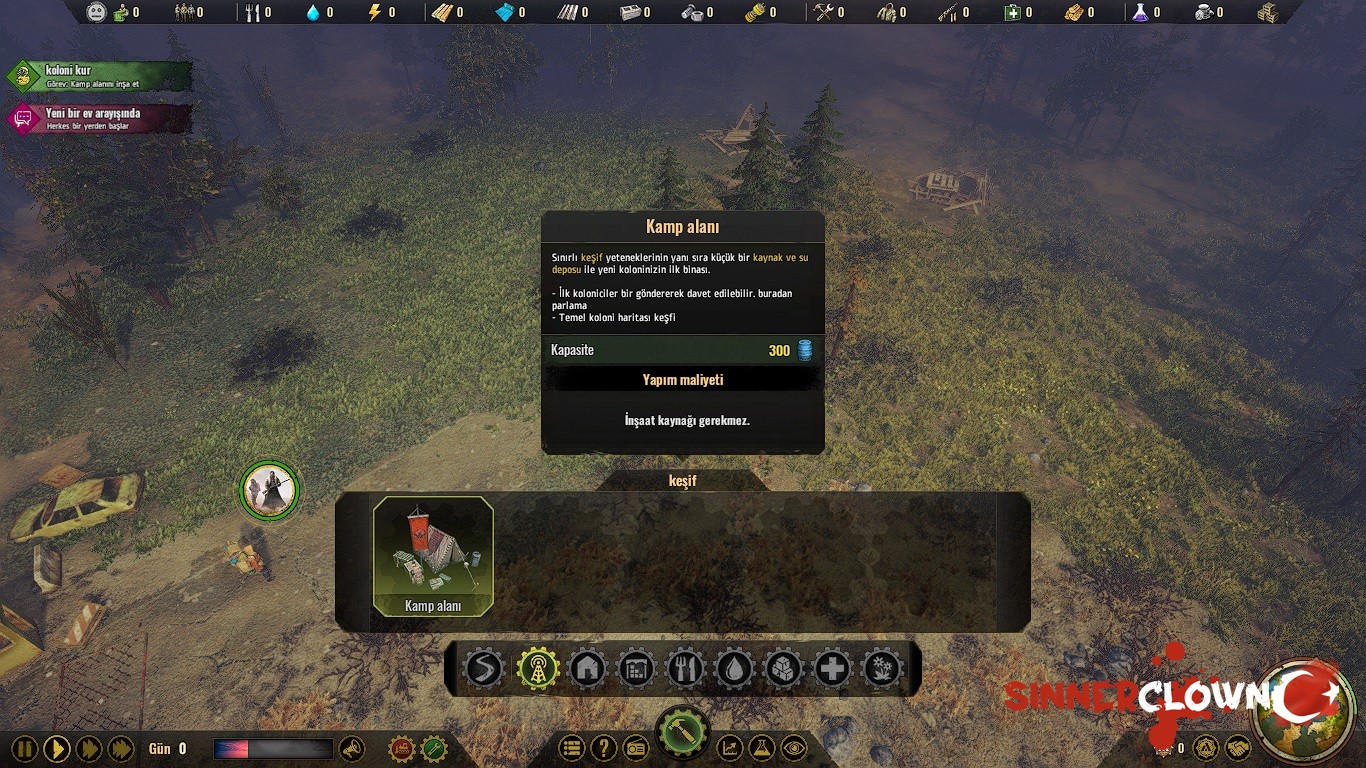Open the research flask panel
Image resolution: width=1366 pixels, height=768 pixels.
(x=762, y=747)
